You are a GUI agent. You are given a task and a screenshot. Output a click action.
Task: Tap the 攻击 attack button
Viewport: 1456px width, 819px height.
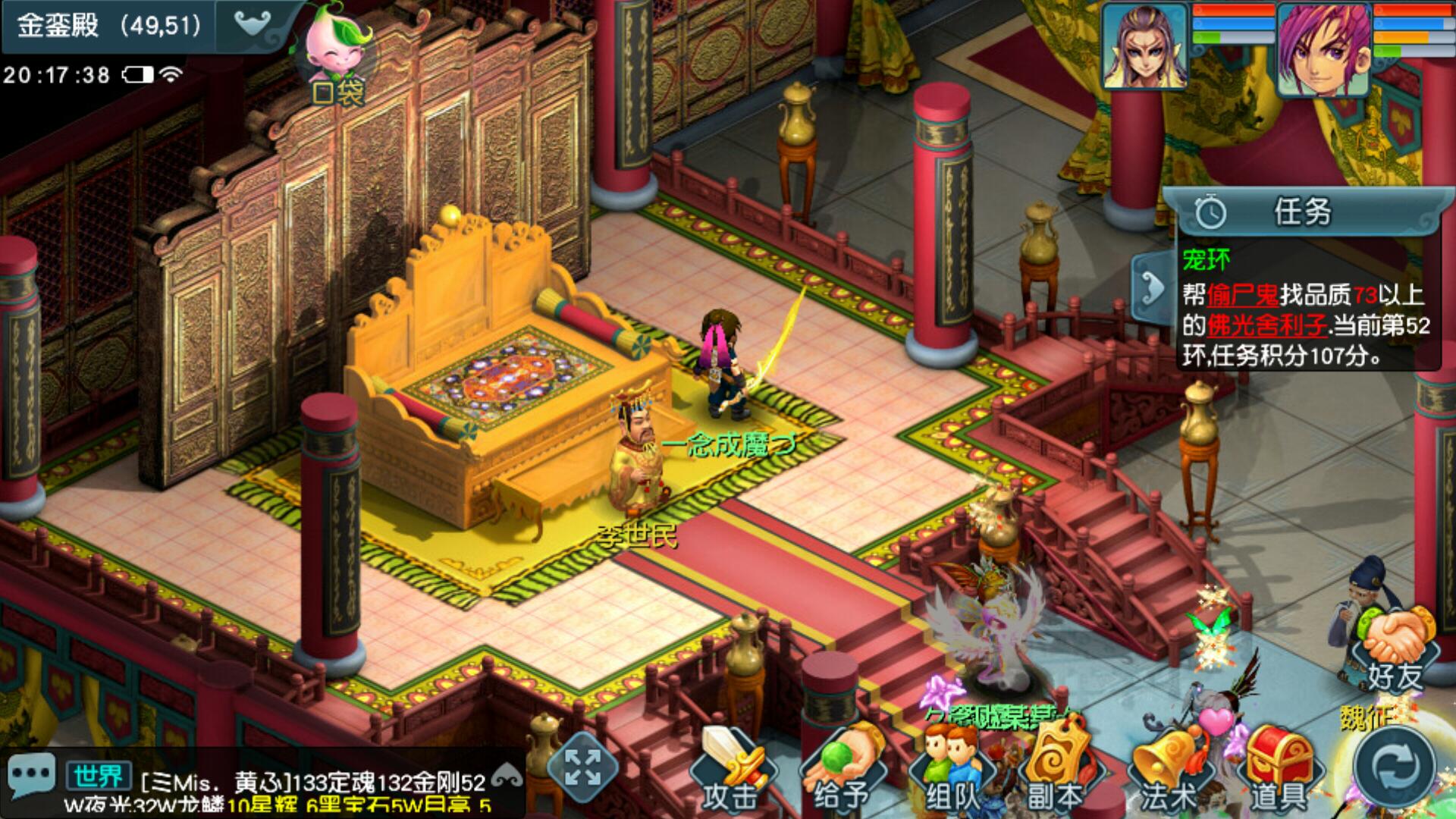pos(730,770)
